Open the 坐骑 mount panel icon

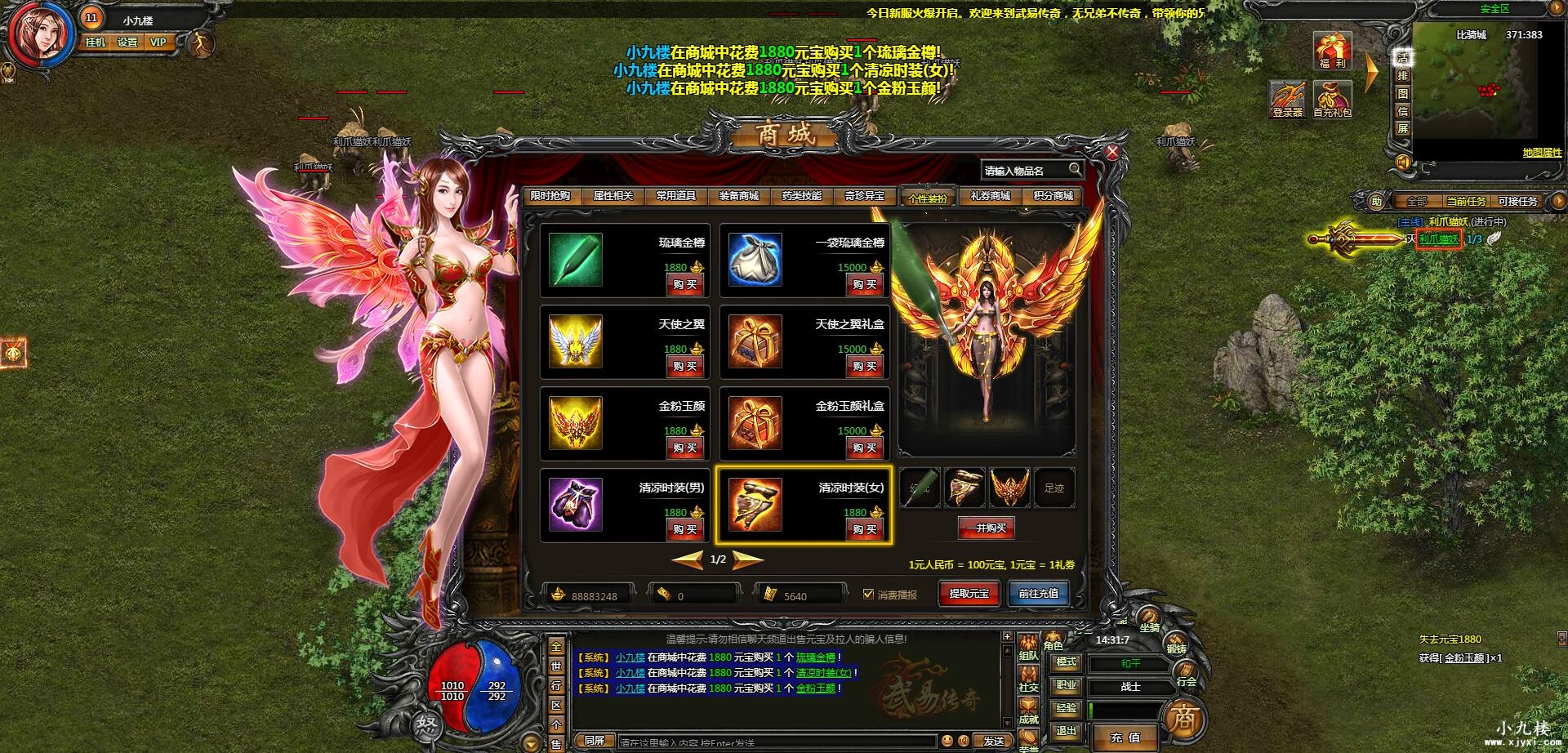point(1149,618)
